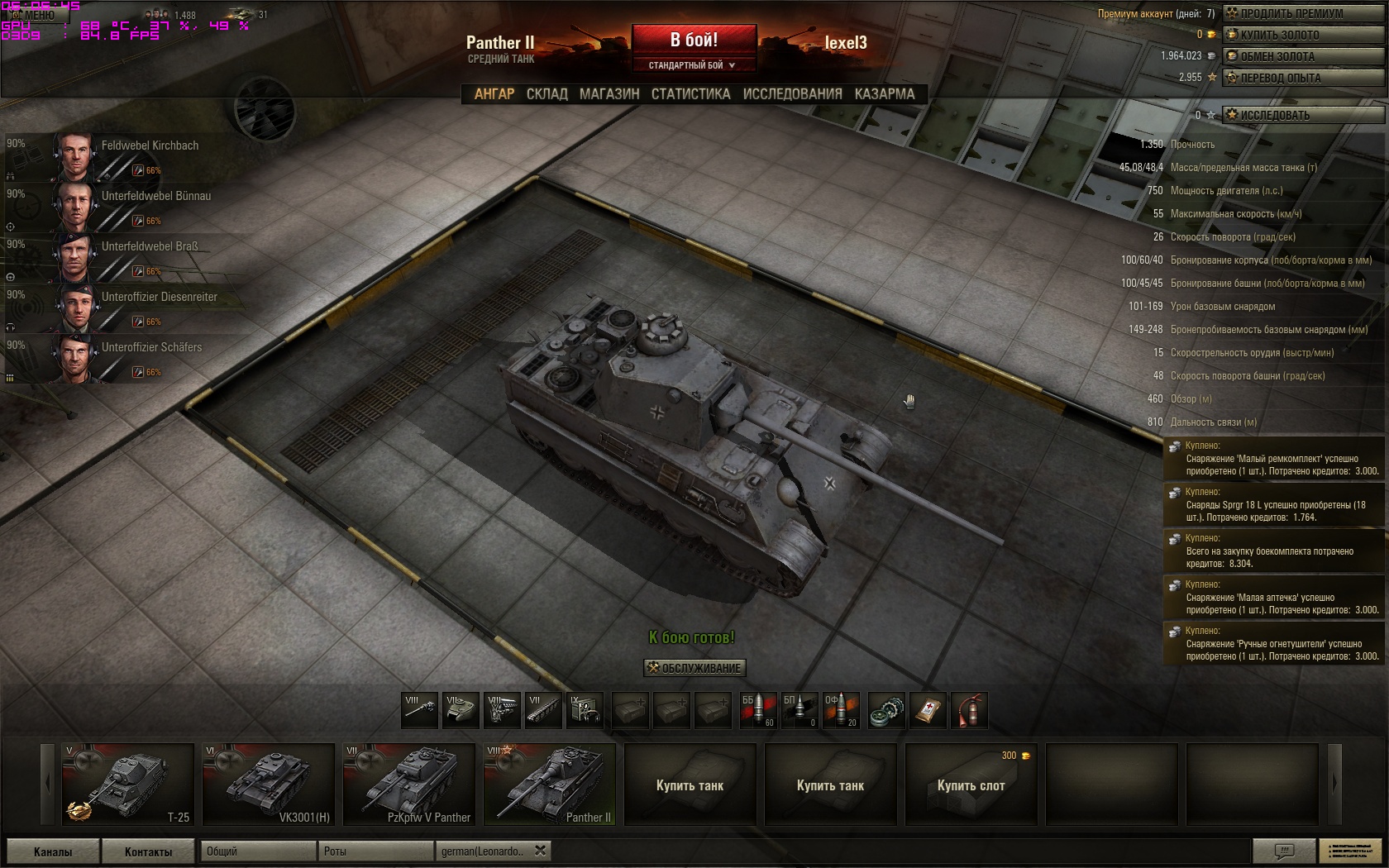Screen dimensions: 1389x868
Task: Switch to the Склад tab
Action: [547, 94]
